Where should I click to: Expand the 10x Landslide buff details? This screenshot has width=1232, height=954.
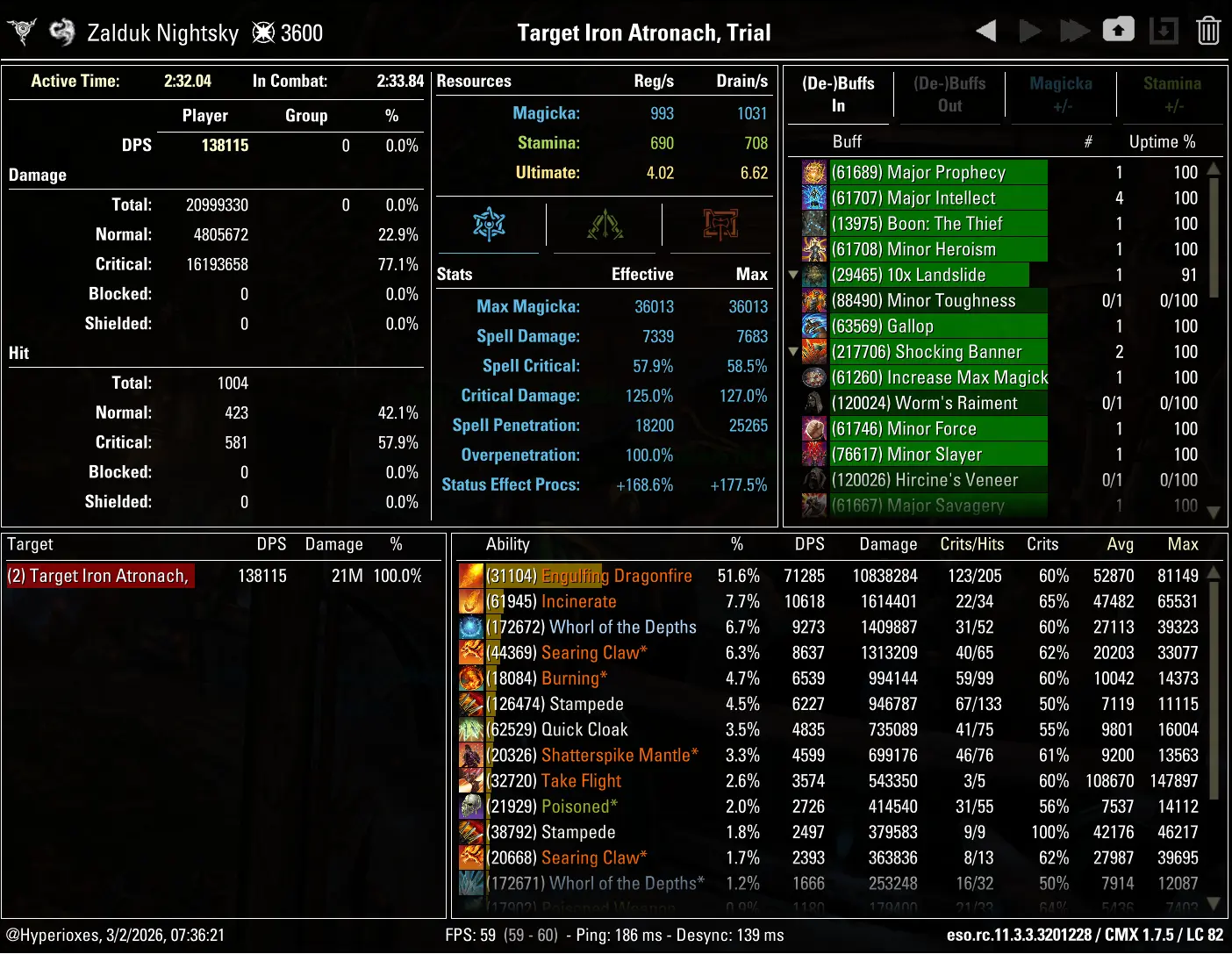(x=793, y=275)
